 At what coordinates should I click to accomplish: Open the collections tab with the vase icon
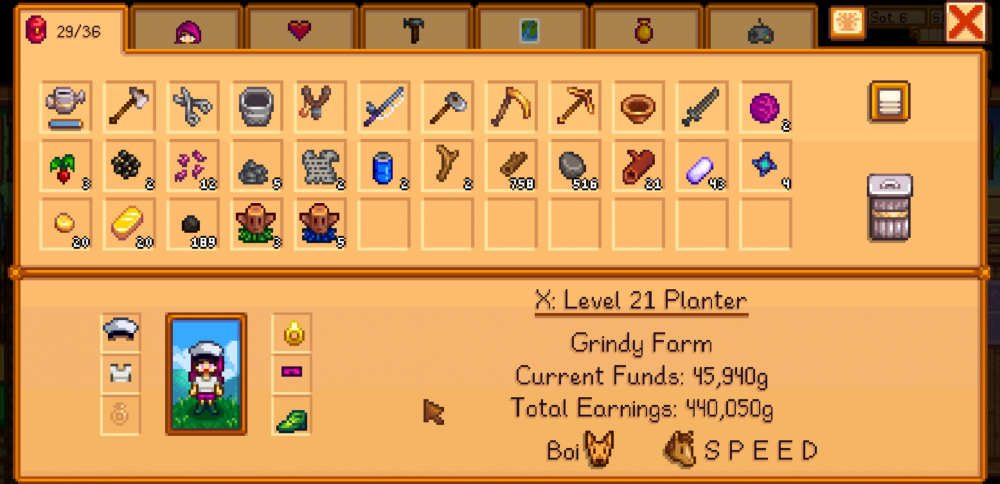[644, 31]
